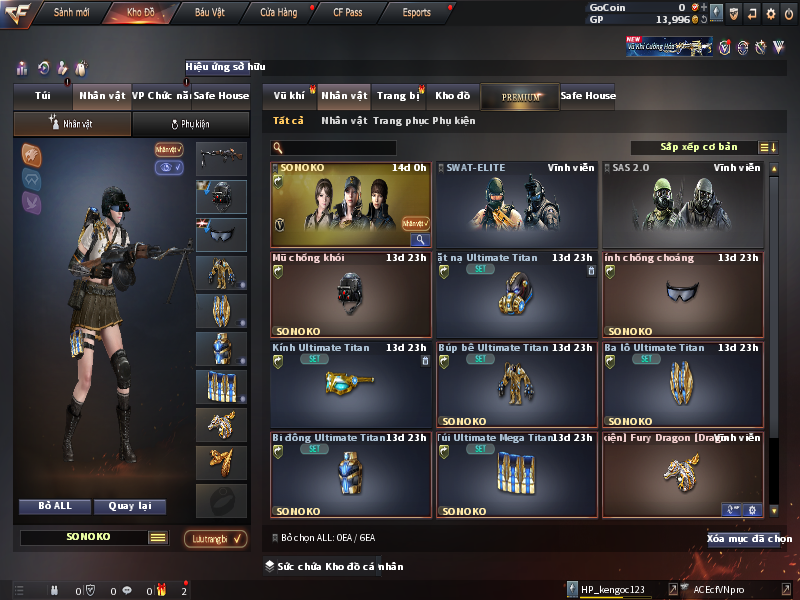Viewport: 800px width, 600px height.
Task: Select the Vũ khí inventory tab
Action: coord(289,96)
